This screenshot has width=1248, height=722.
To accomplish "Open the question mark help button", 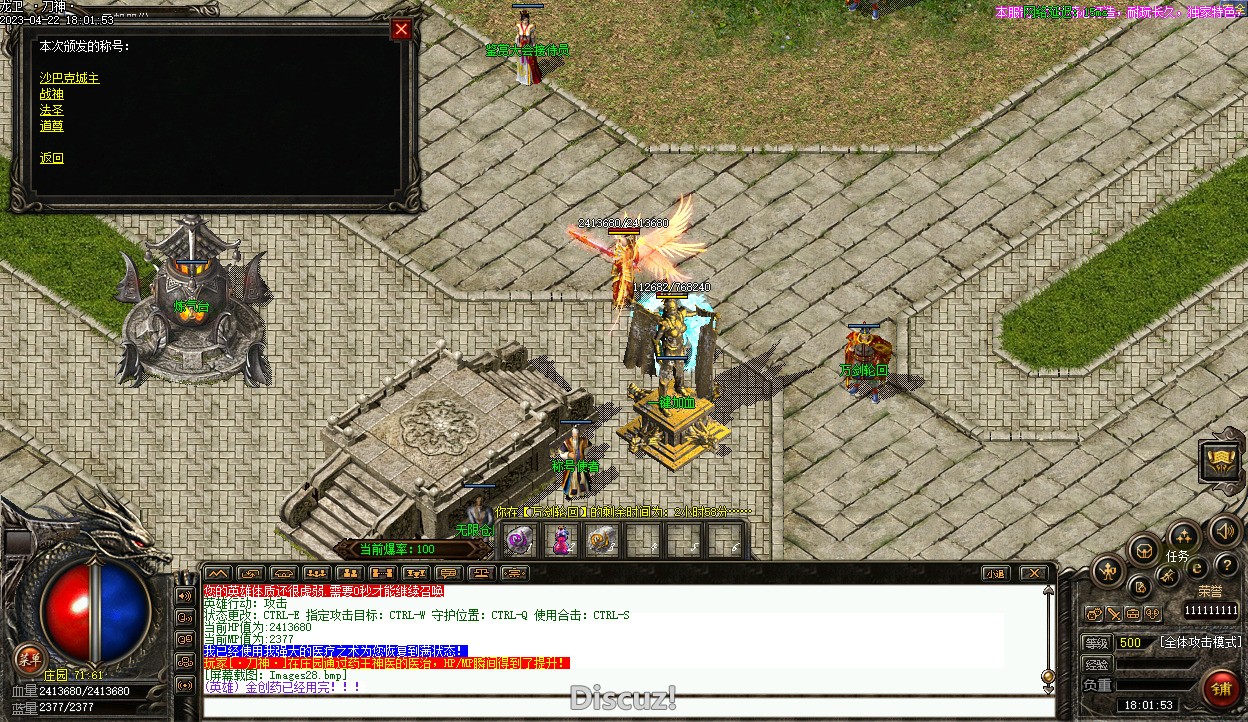I will [1226, 566].
